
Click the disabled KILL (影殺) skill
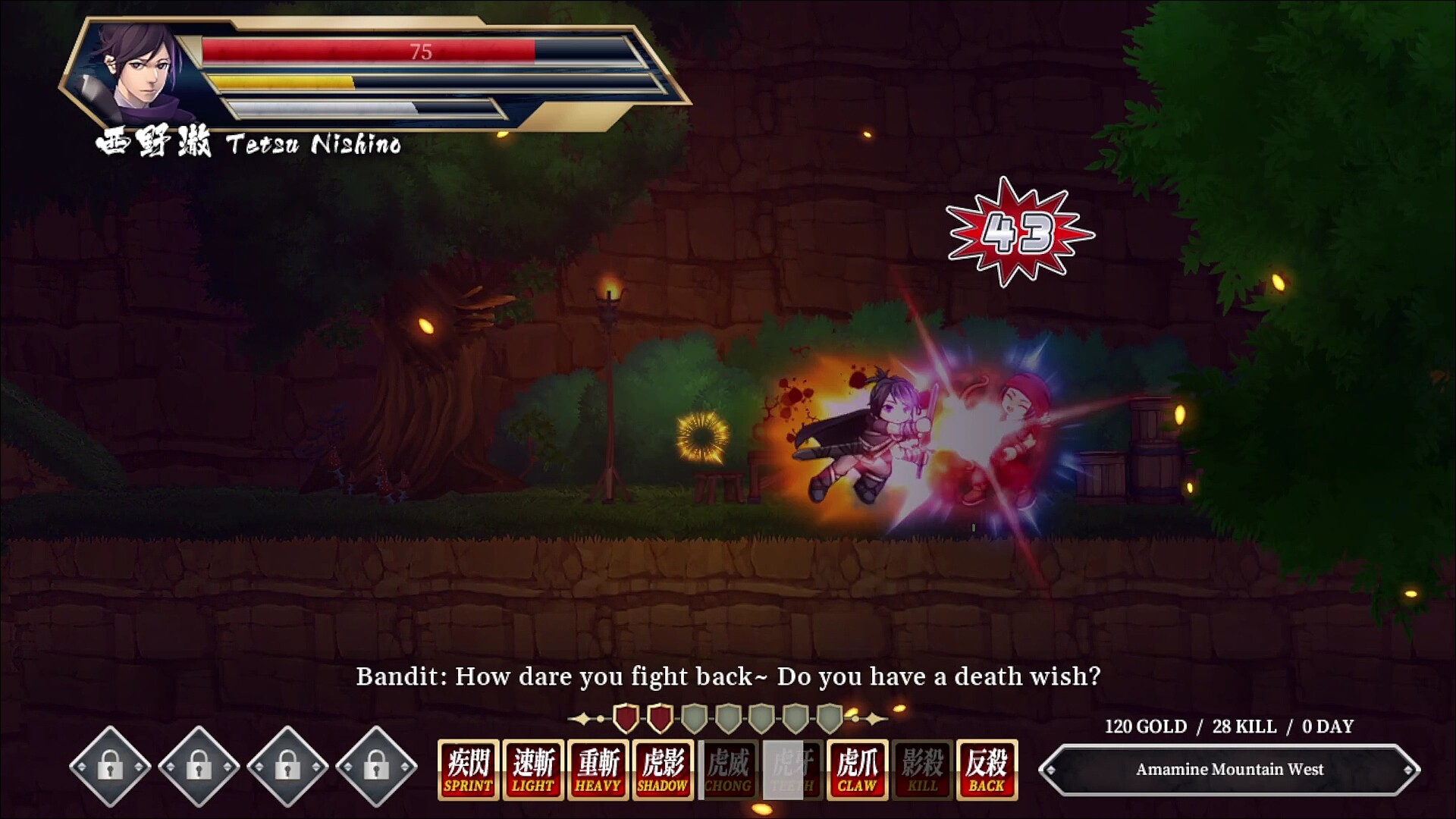coord(919,769)
